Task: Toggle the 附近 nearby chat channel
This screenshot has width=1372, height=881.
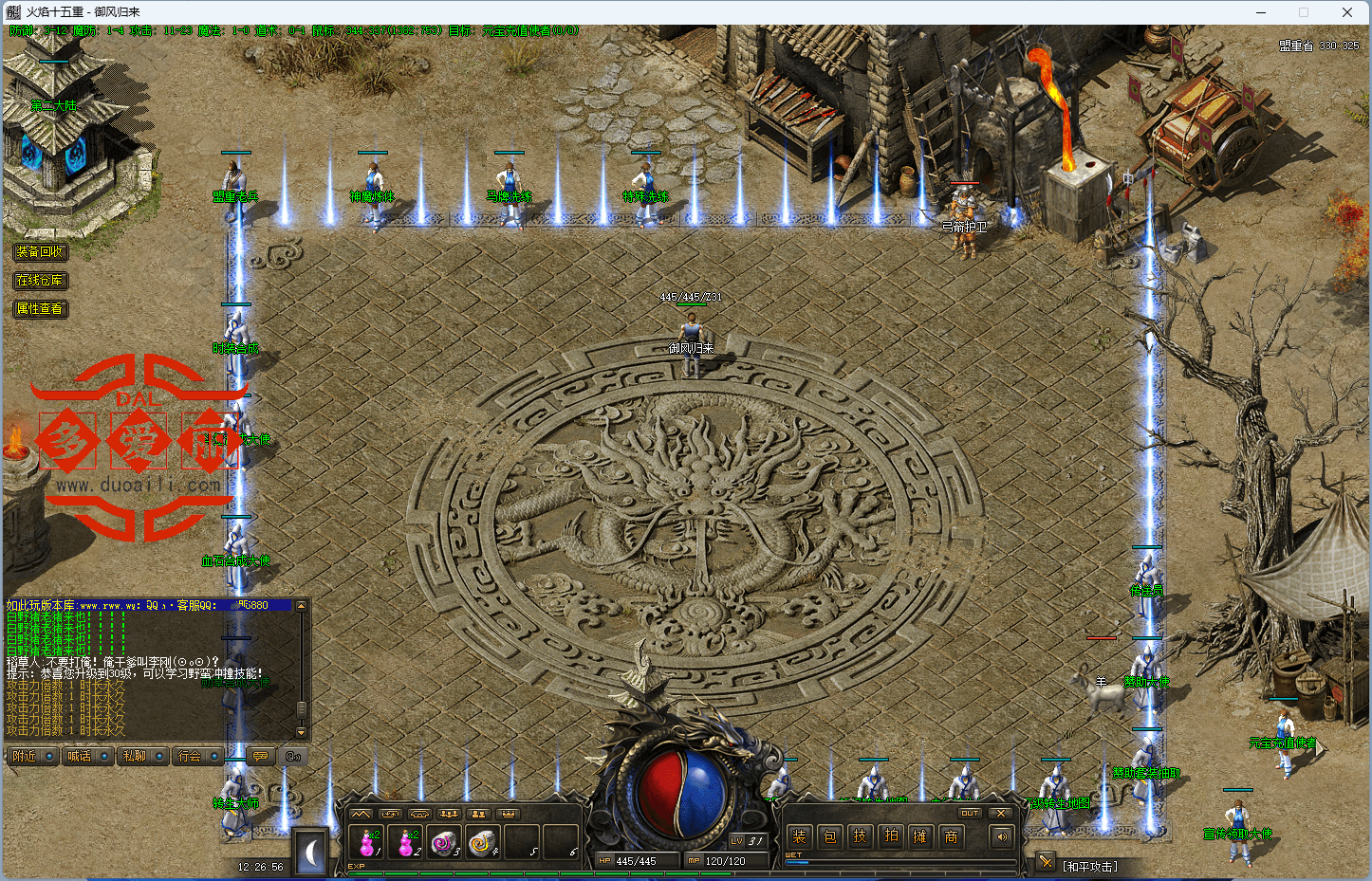Action: tap(26, 756)
